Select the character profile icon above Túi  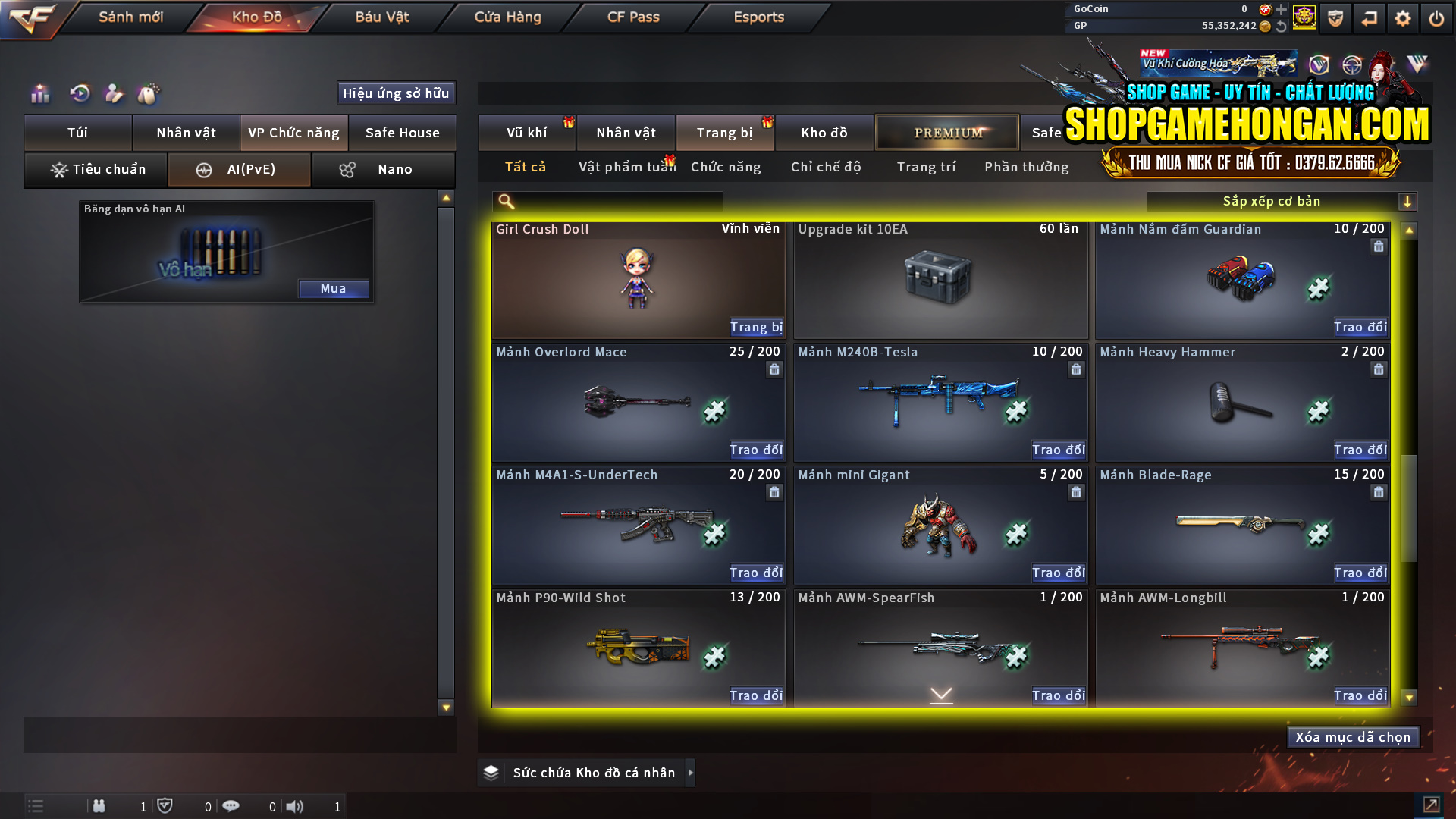click(x=114, y=94)
